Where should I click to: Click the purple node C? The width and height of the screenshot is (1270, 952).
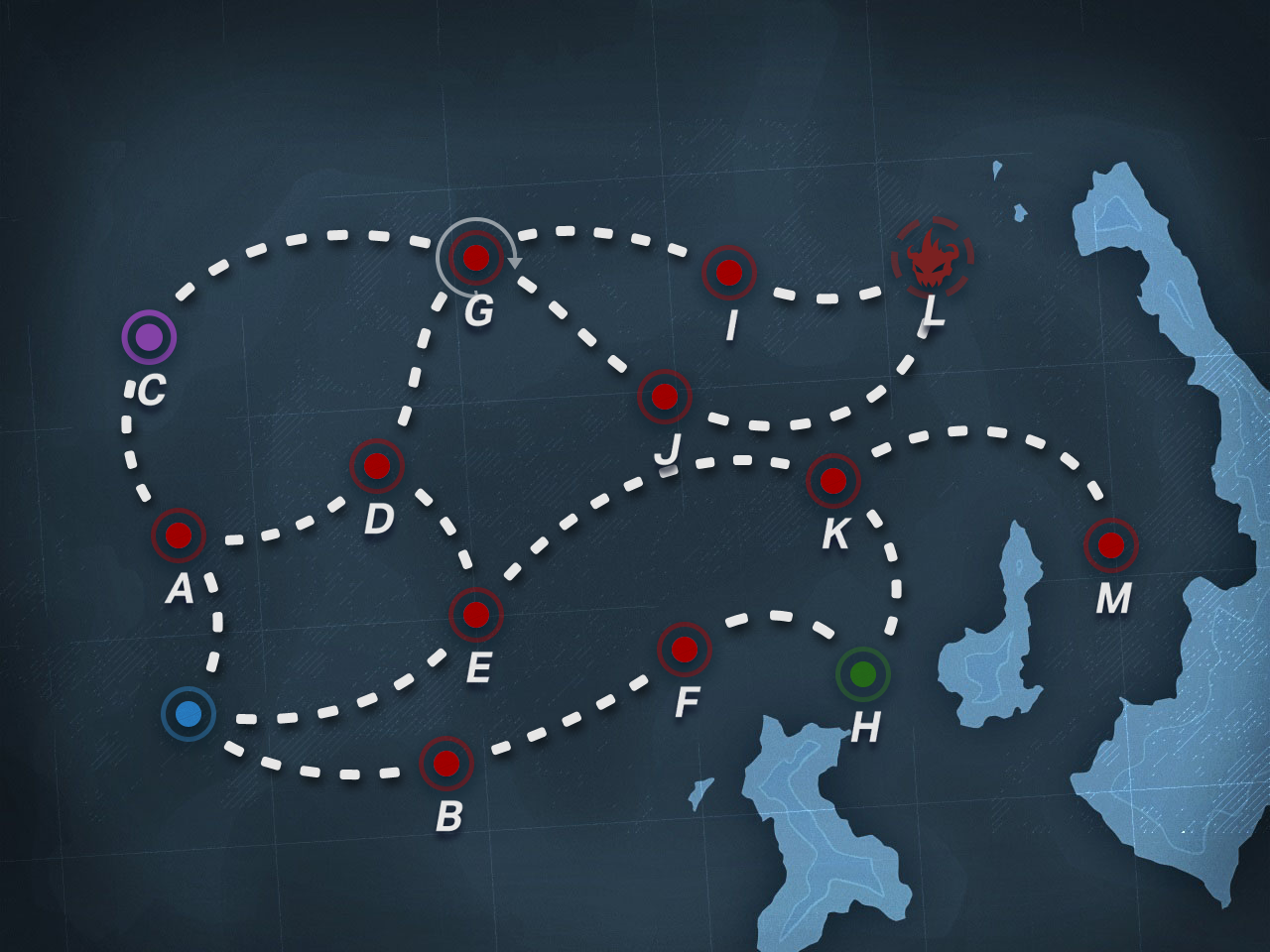[x=149, y=337]
